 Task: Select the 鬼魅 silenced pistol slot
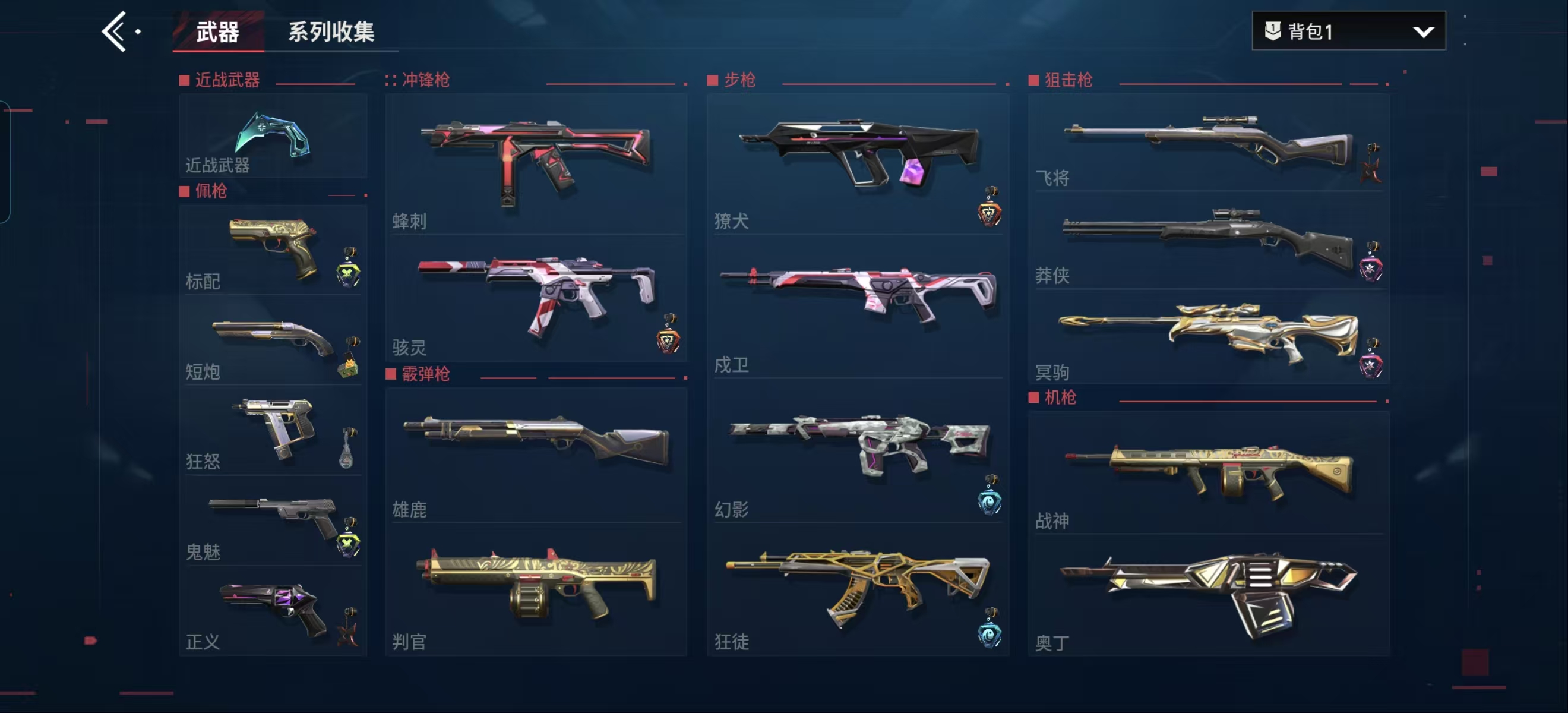tap(273, 522)
